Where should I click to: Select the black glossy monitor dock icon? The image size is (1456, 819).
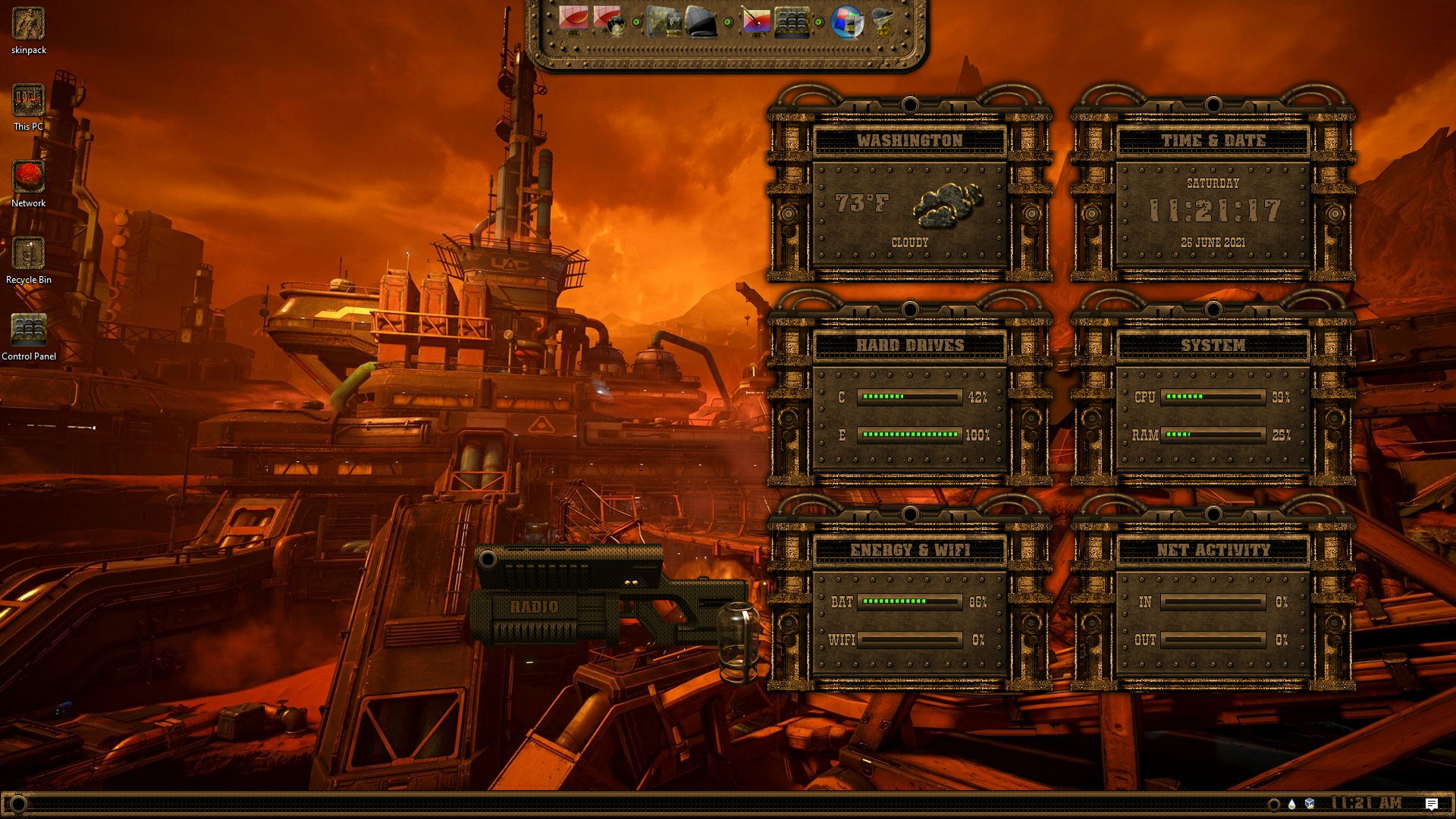[701, 21]
